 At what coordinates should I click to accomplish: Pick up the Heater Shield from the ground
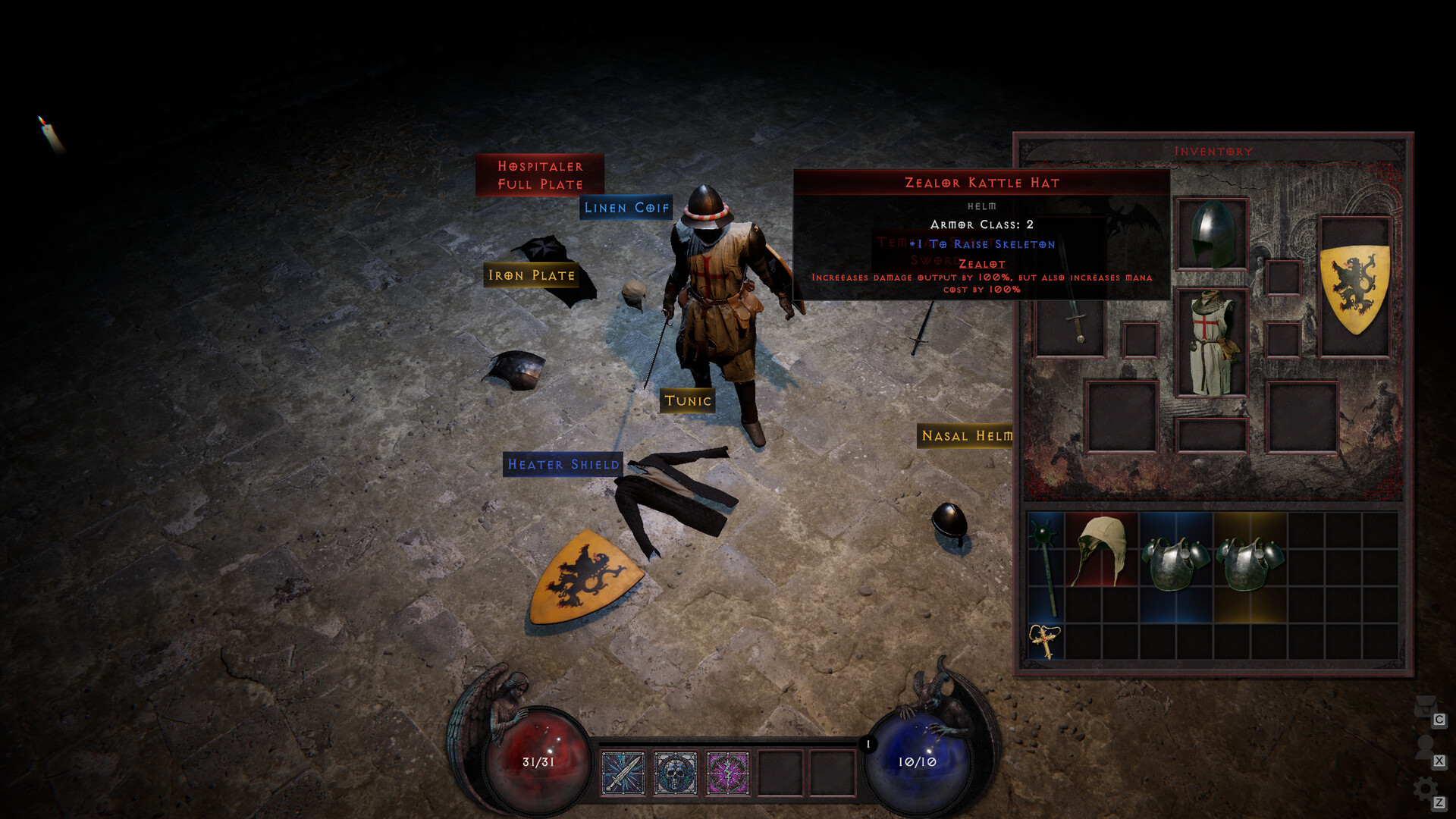(563, 465)
